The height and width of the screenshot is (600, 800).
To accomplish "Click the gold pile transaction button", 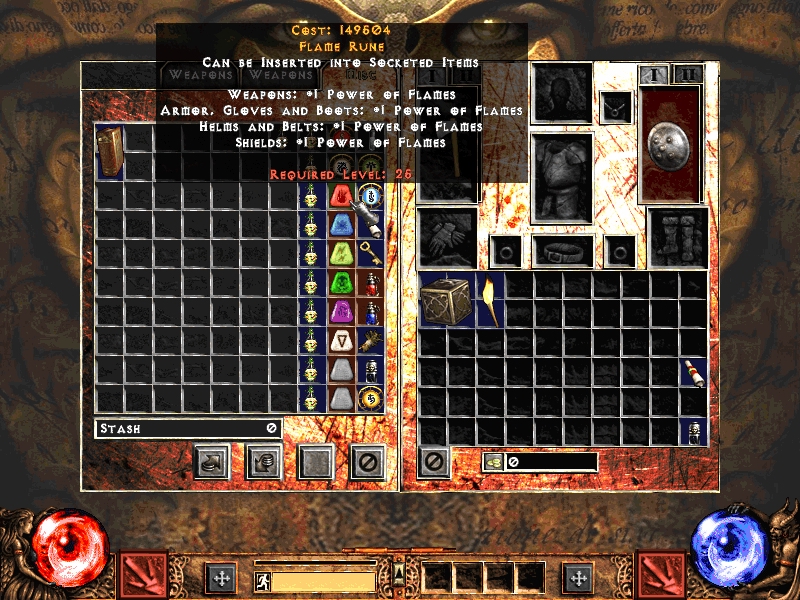I will click(x=264, y=461).
